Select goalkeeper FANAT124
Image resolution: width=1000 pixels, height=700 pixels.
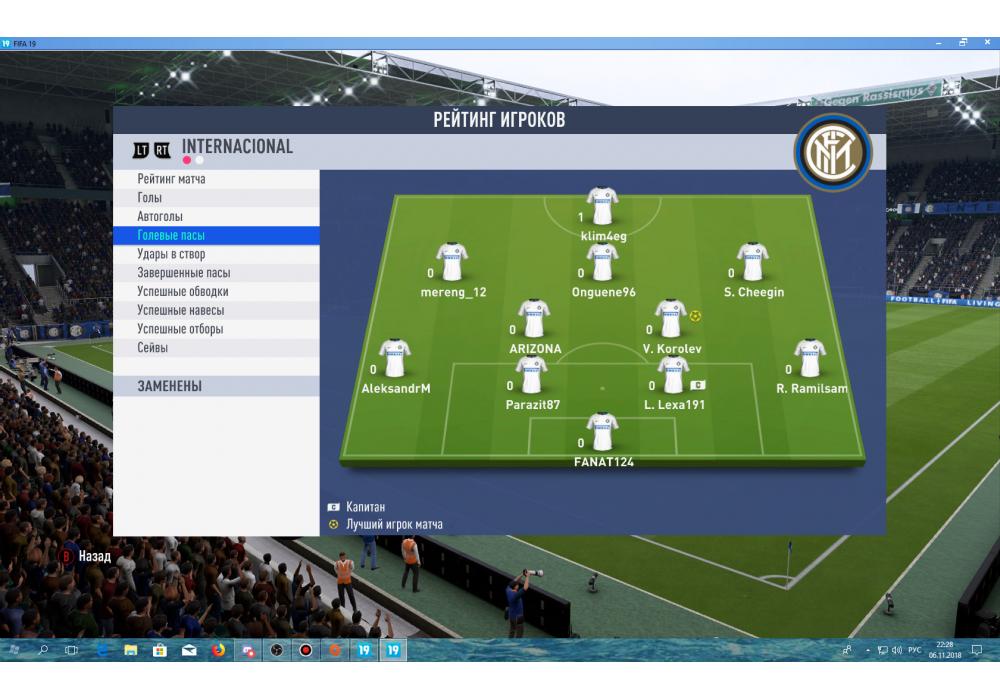tap(602, 432)
